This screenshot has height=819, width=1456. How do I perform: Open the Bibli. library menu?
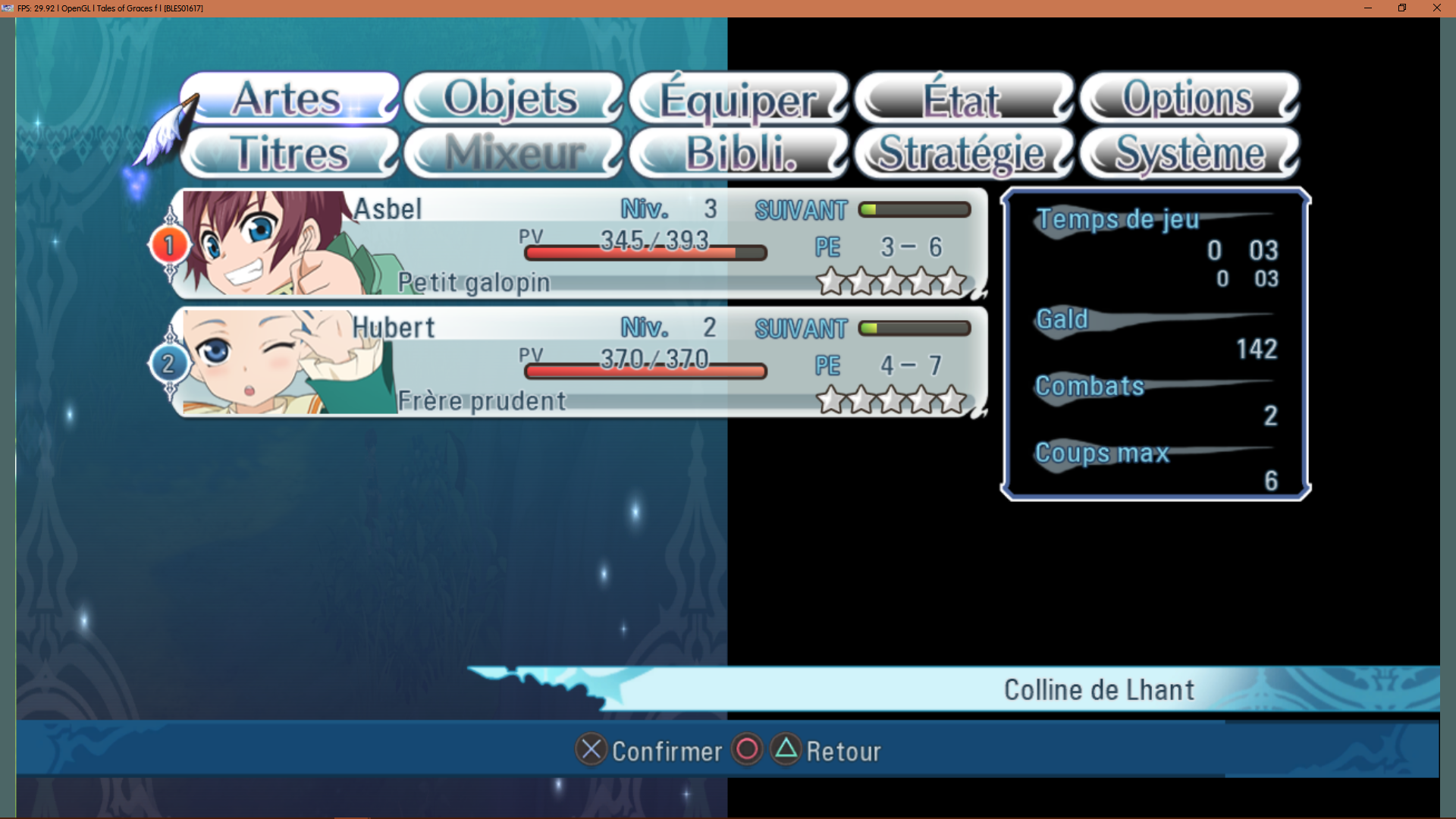click(738, 153)
